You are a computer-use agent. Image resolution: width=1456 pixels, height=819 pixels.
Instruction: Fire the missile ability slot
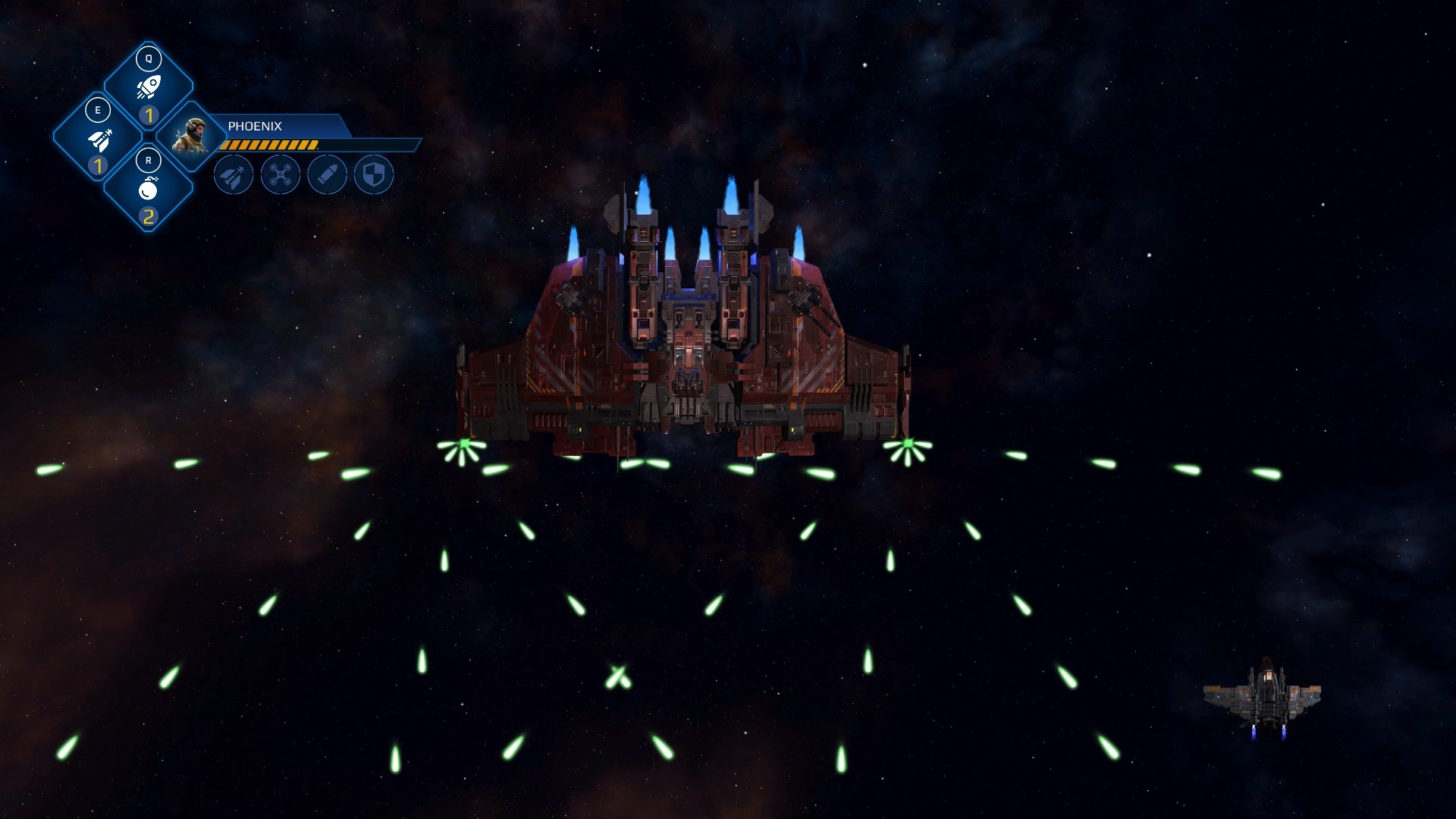tap(98, 139)
